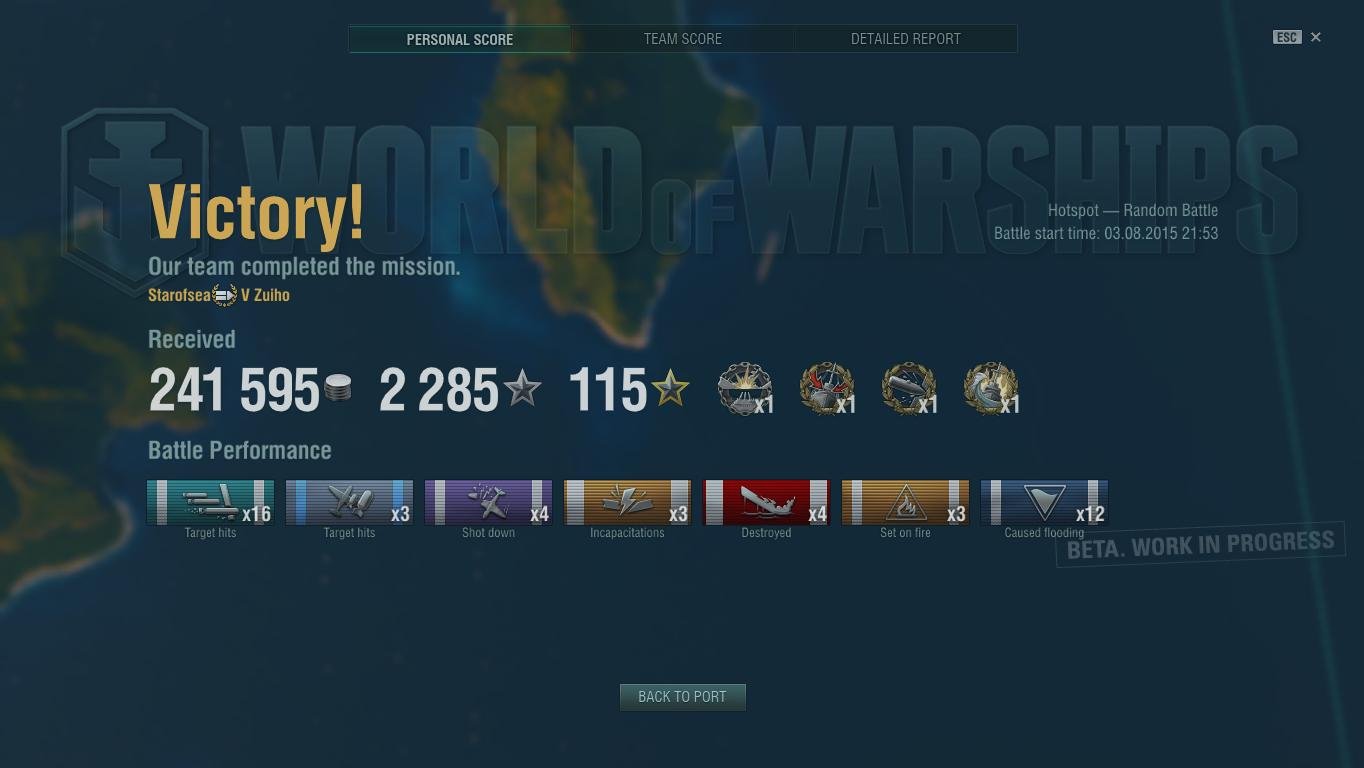The height and width of the screenshot is (768, 1364).
Task: Click the credits coin icon beside 241 595
Action: [x=337, y=390]
